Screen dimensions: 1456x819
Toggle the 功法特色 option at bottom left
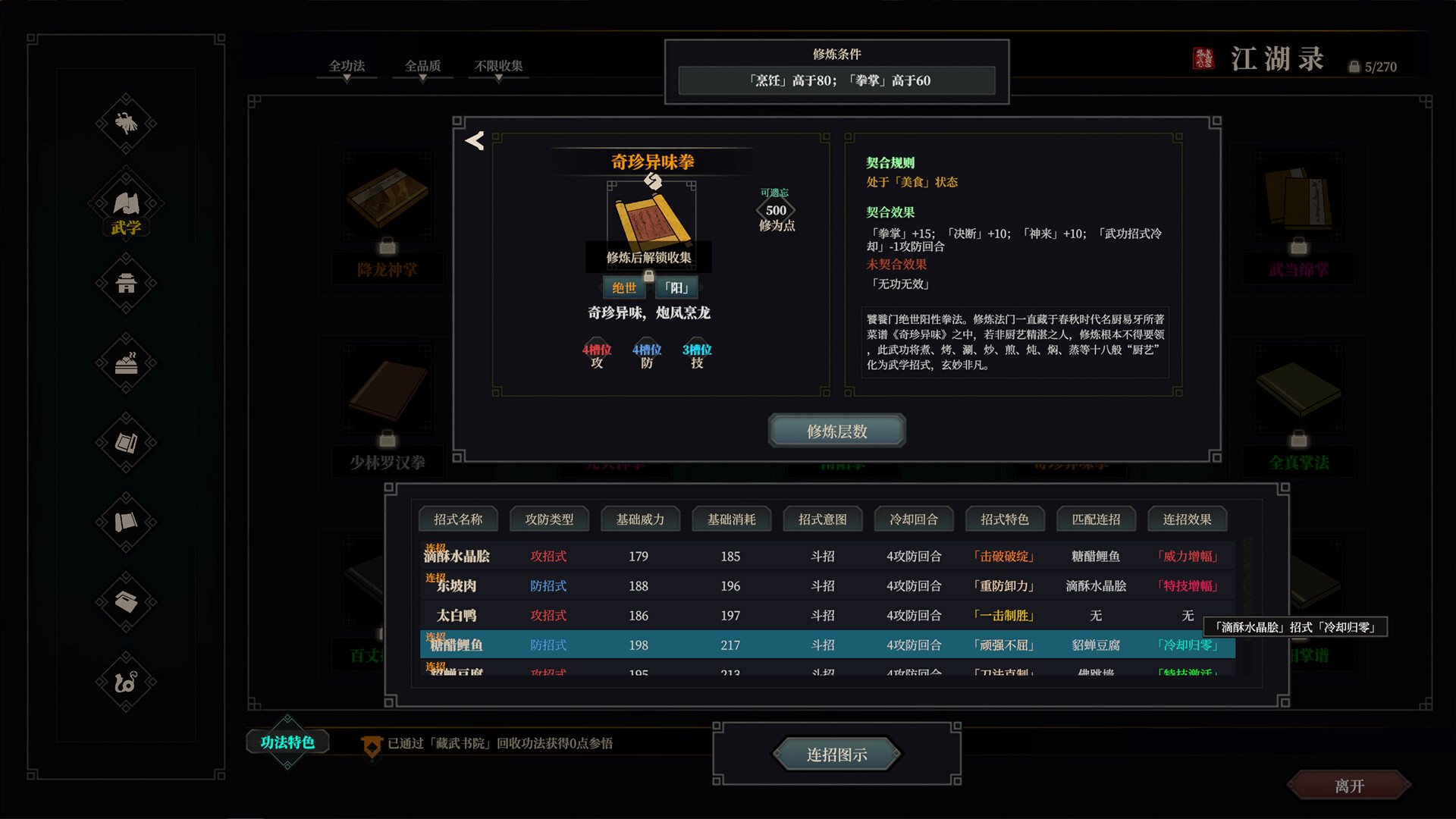tap(287, 742)
